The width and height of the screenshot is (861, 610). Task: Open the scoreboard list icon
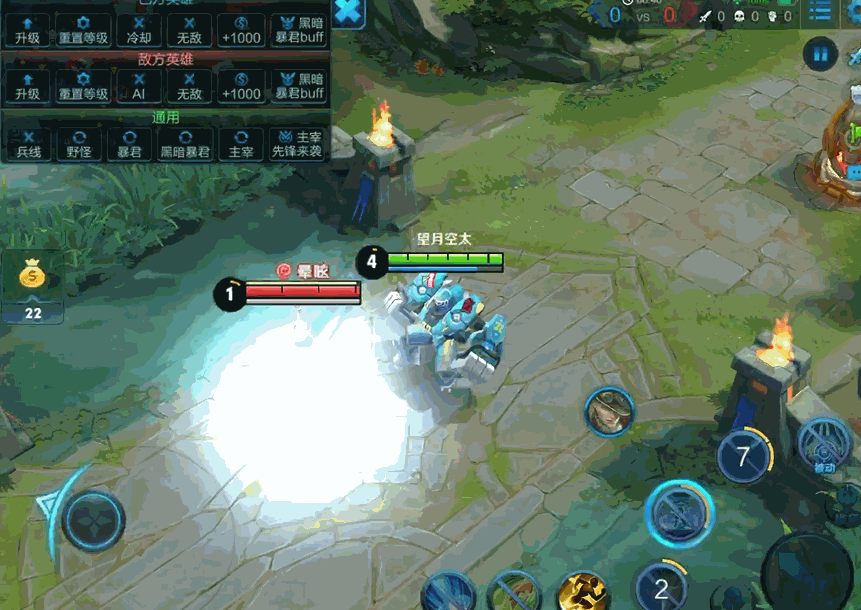click(821, 12)
